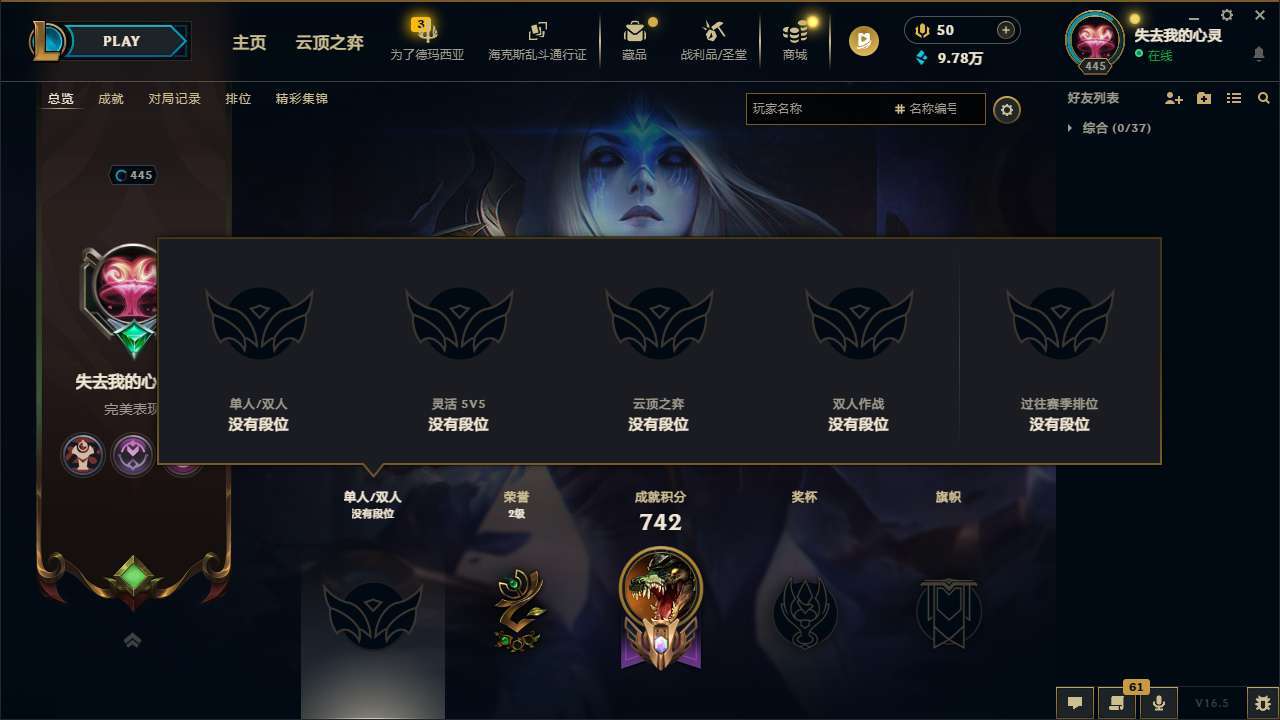Screen dimensions: 1280x720
Task: Open search settings gear beside player search
Action: [1007, 109]
